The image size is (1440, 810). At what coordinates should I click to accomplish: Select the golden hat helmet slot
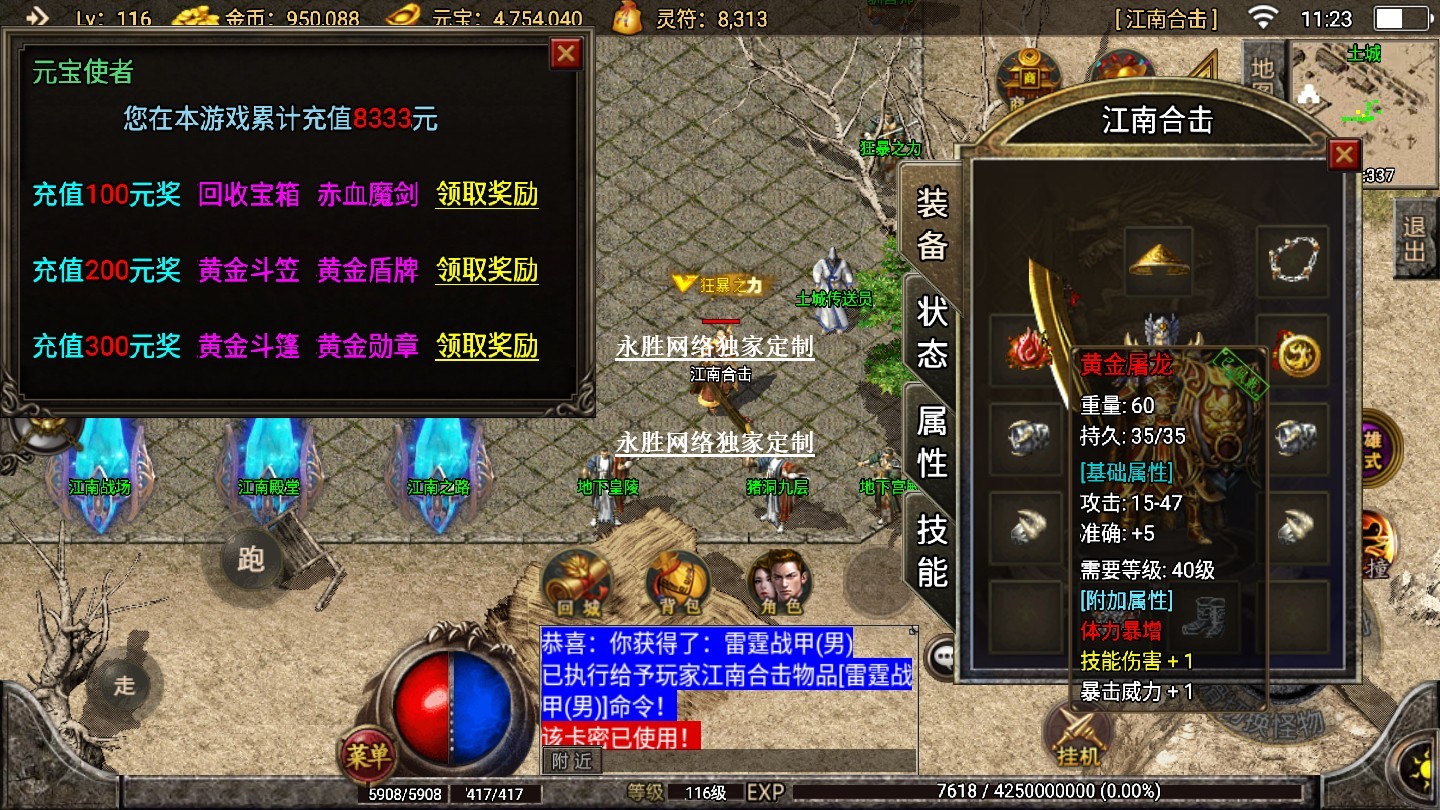1158,261
